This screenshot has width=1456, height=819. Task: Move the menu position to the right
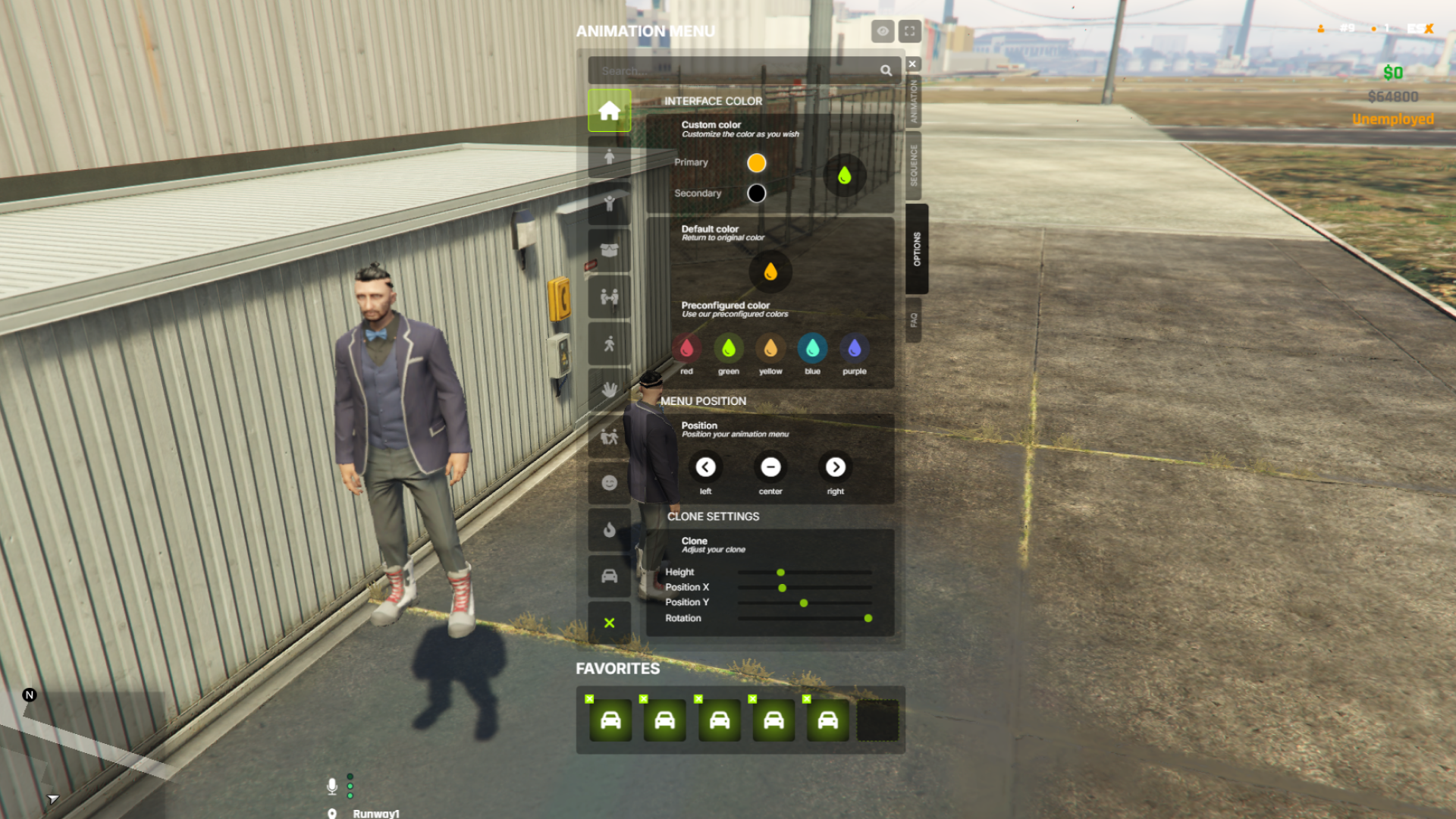pyautogui.click(x=836, y=467)
